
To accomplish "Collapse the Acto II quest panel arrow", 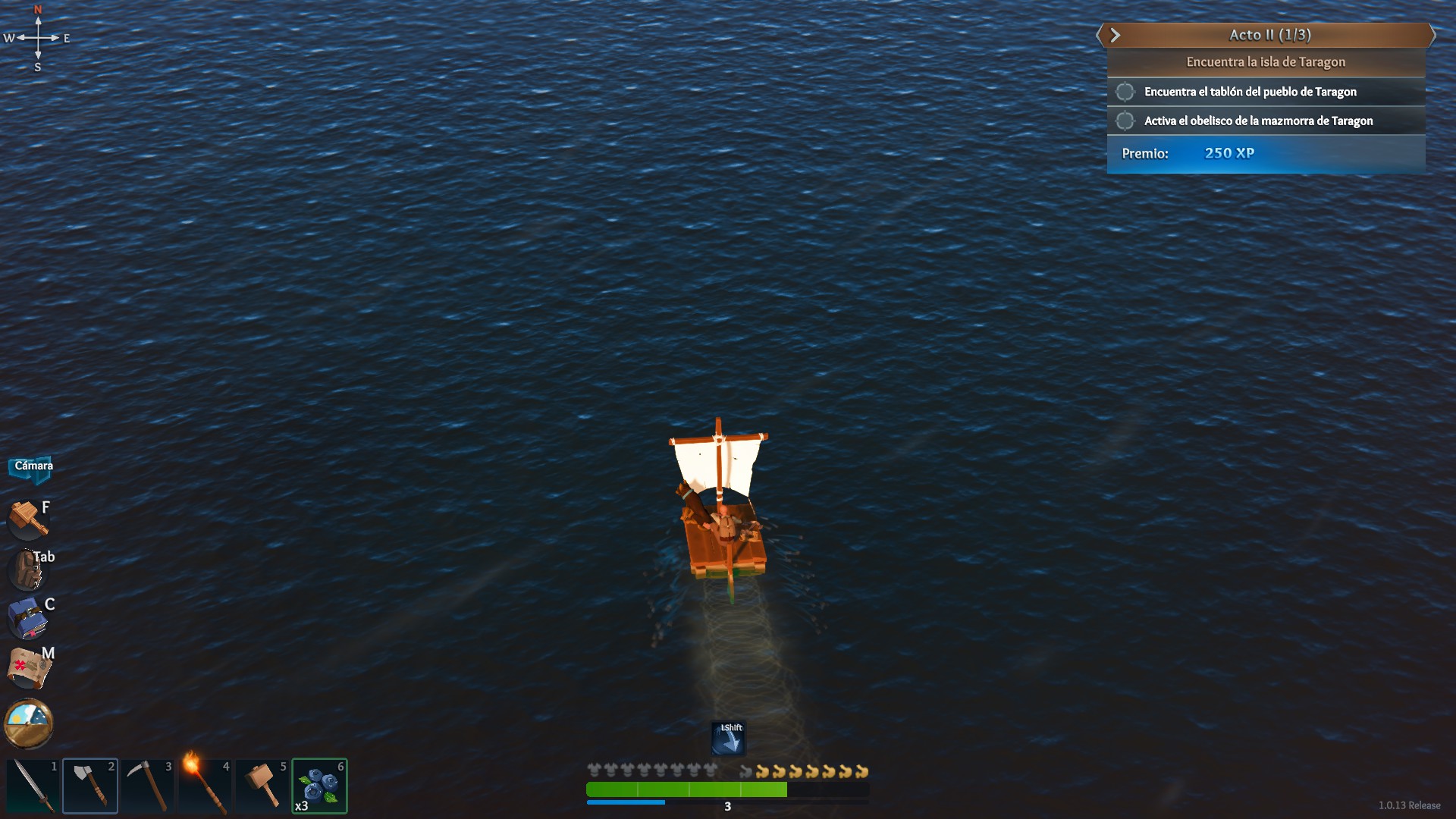I will coord(1115,35).
